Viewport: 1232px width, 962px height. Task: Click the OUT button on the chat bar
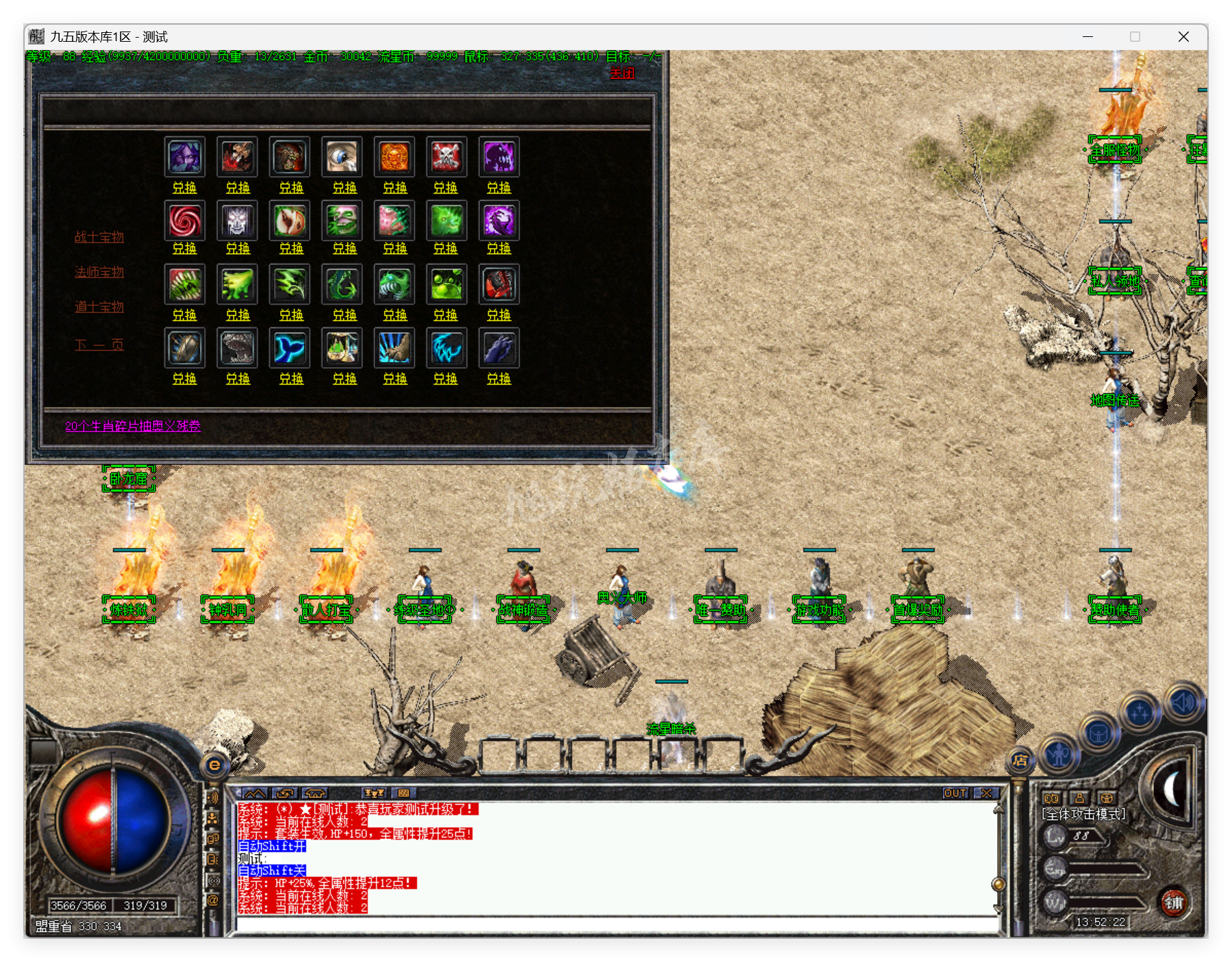(x=955, y=793)
